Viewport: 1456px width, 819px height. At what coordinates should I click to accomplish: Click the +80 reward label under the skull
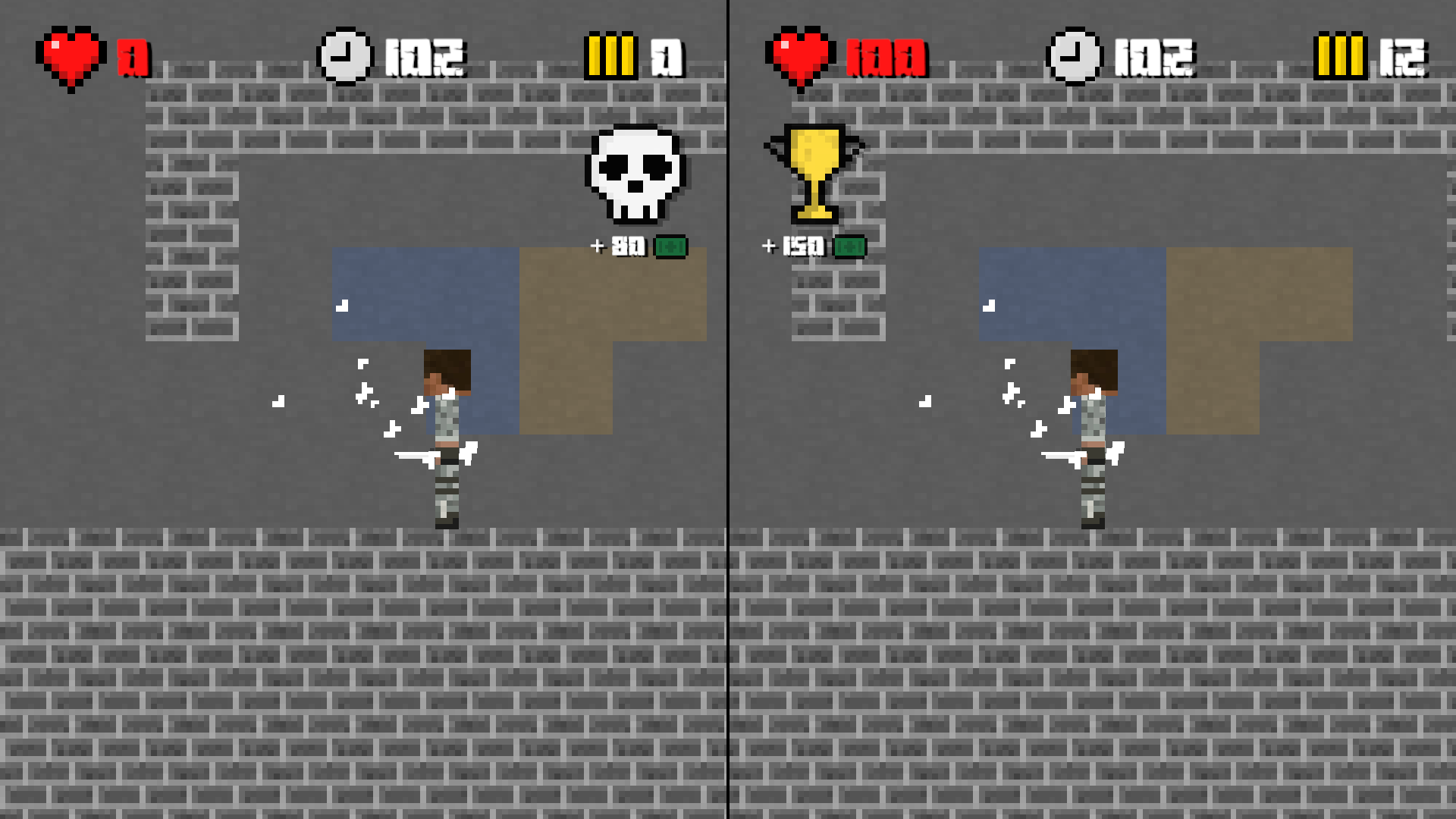618,244
